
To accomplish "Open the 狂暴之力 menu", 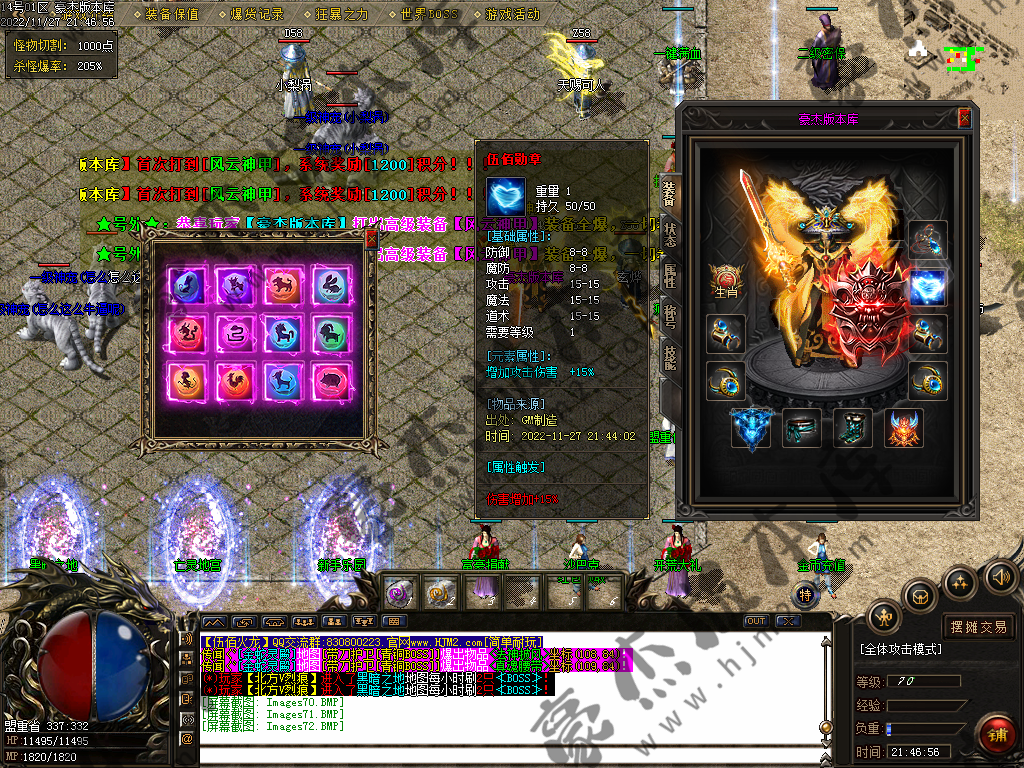I will [342, 15].
